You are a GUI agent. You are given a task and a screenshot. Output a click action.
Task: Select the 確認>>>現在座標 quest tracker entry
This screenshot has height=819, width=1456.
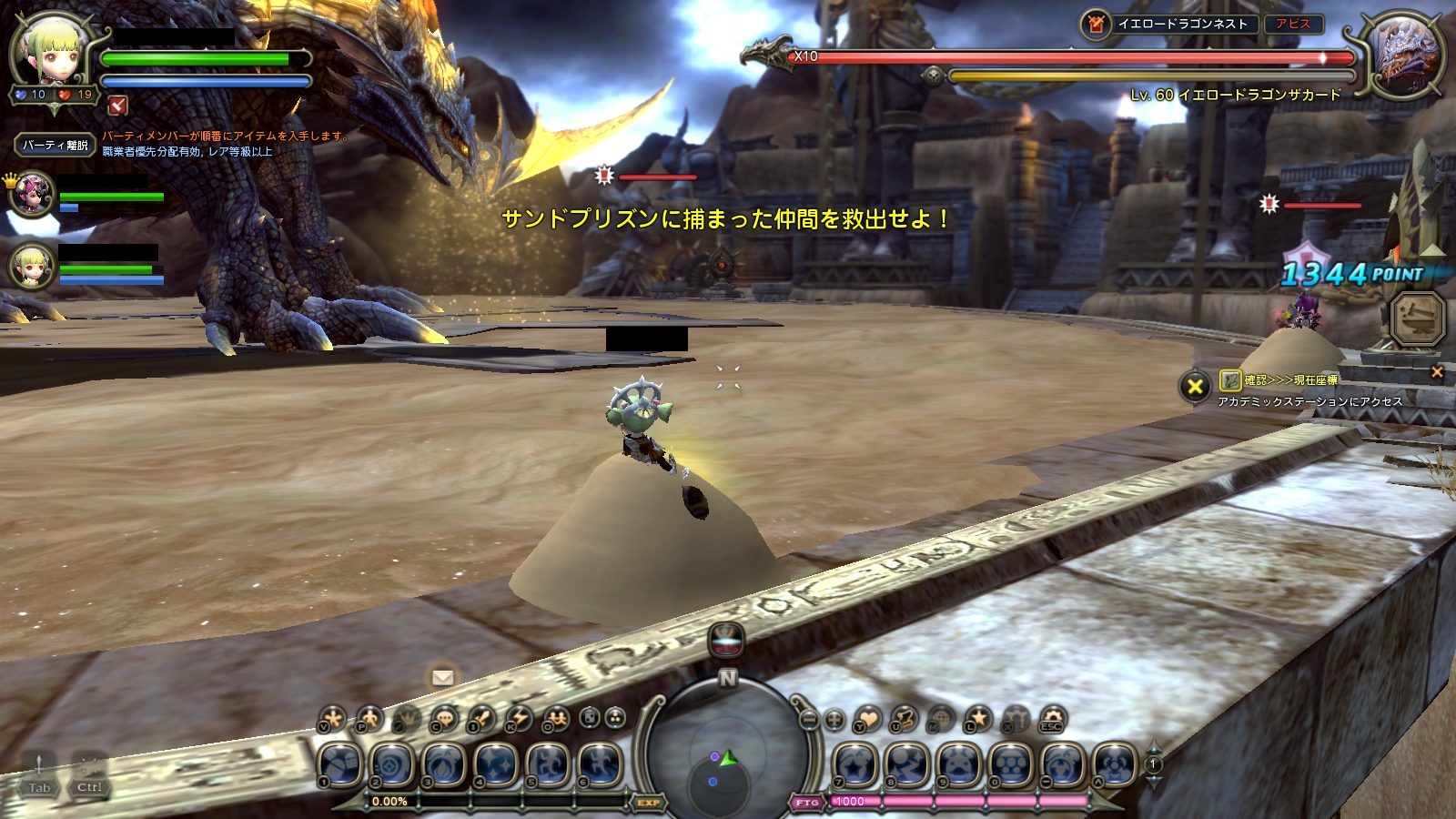click(1290, 380)
